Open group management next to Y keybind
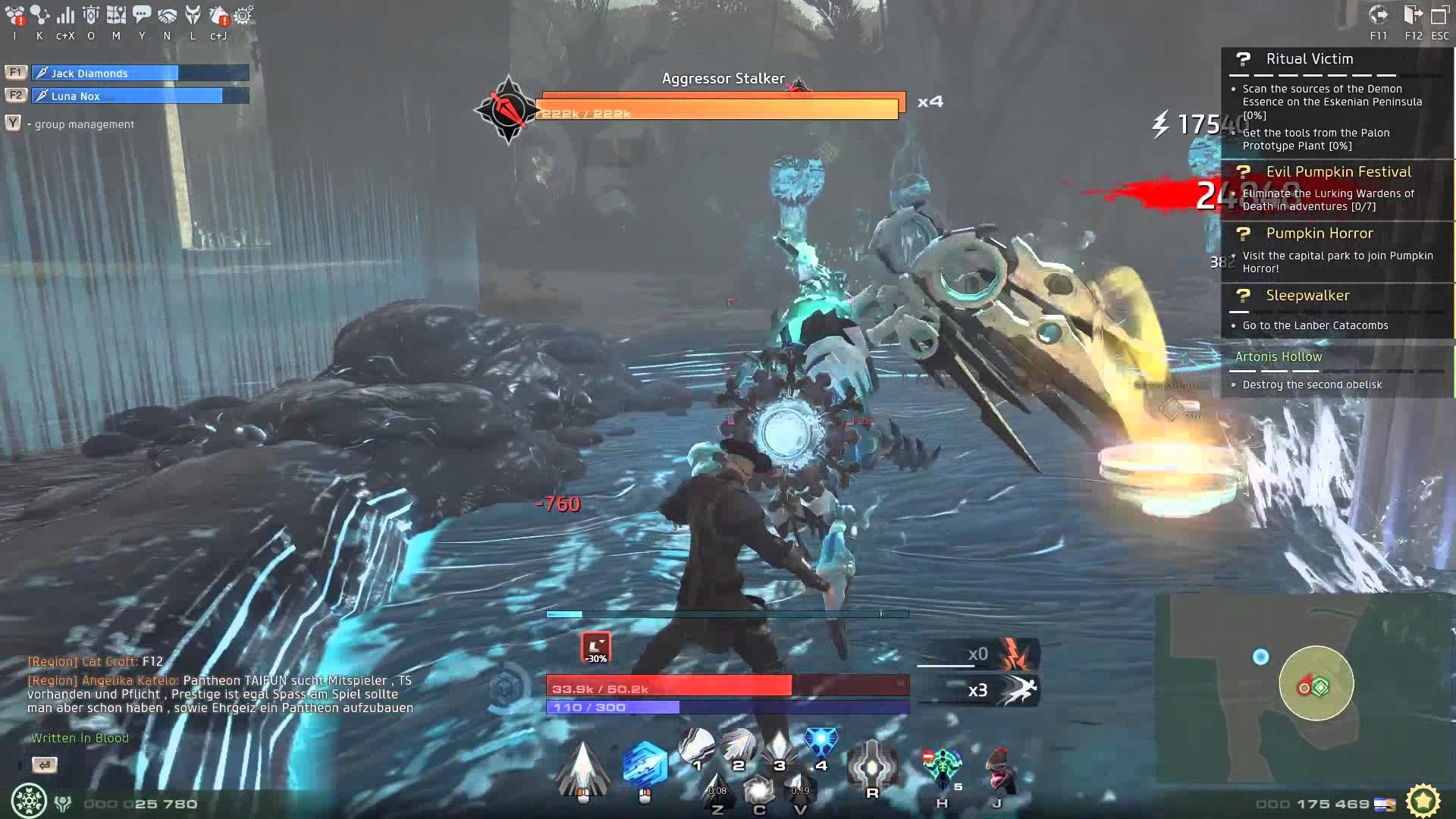The width and height of the screenshot is (1456, 819). coord(13,122)
